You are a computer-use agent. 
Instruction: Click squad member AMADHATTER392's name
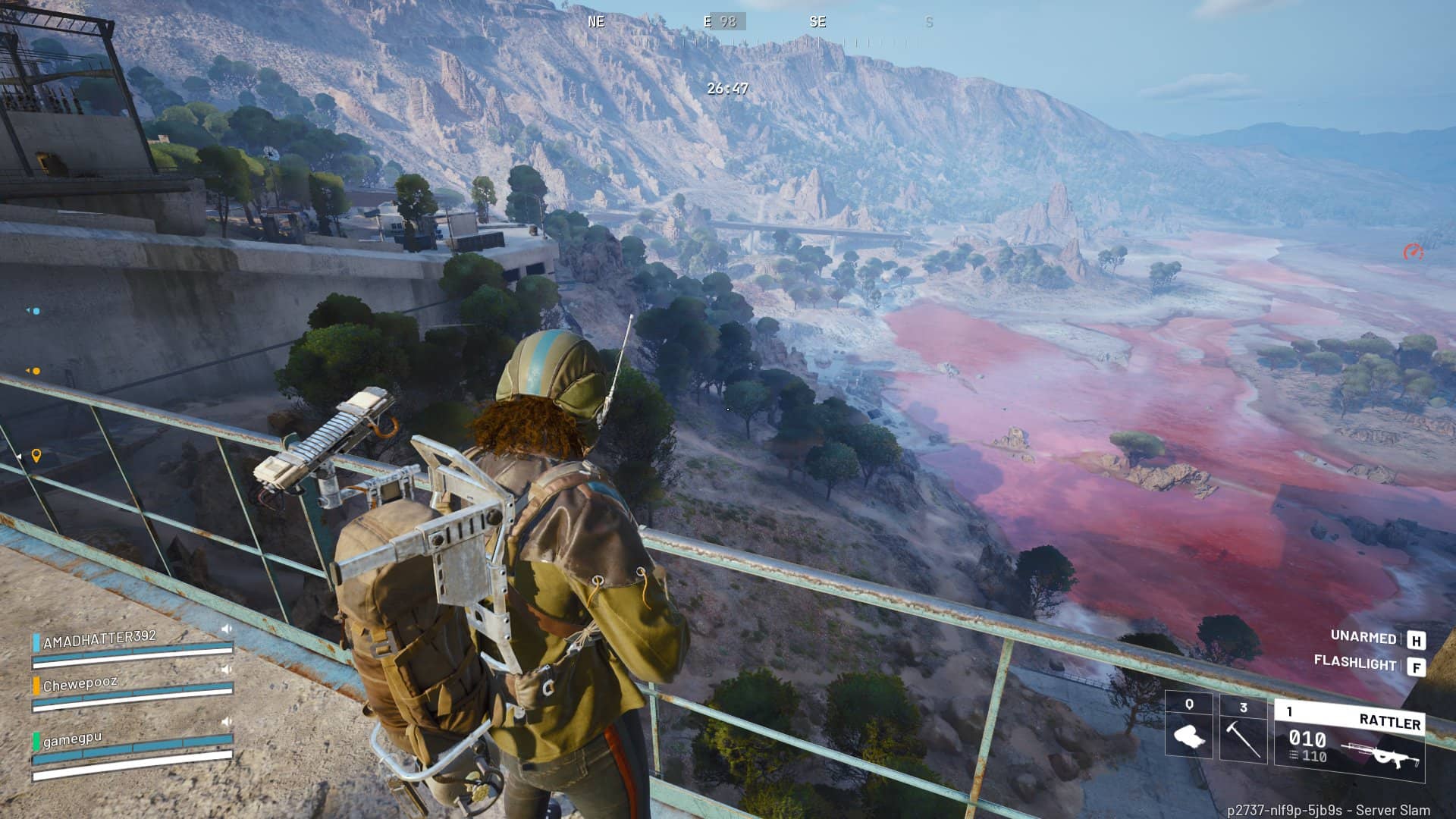[99, 639]
